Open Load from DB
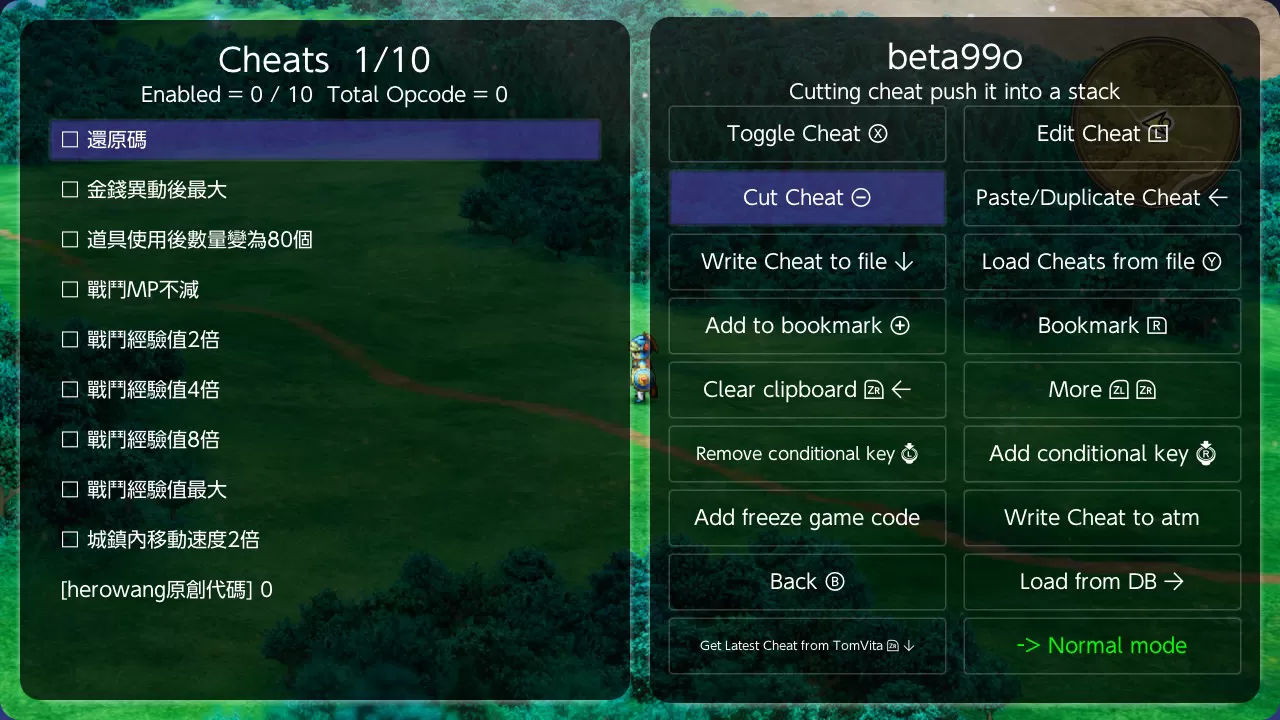 1101,582
